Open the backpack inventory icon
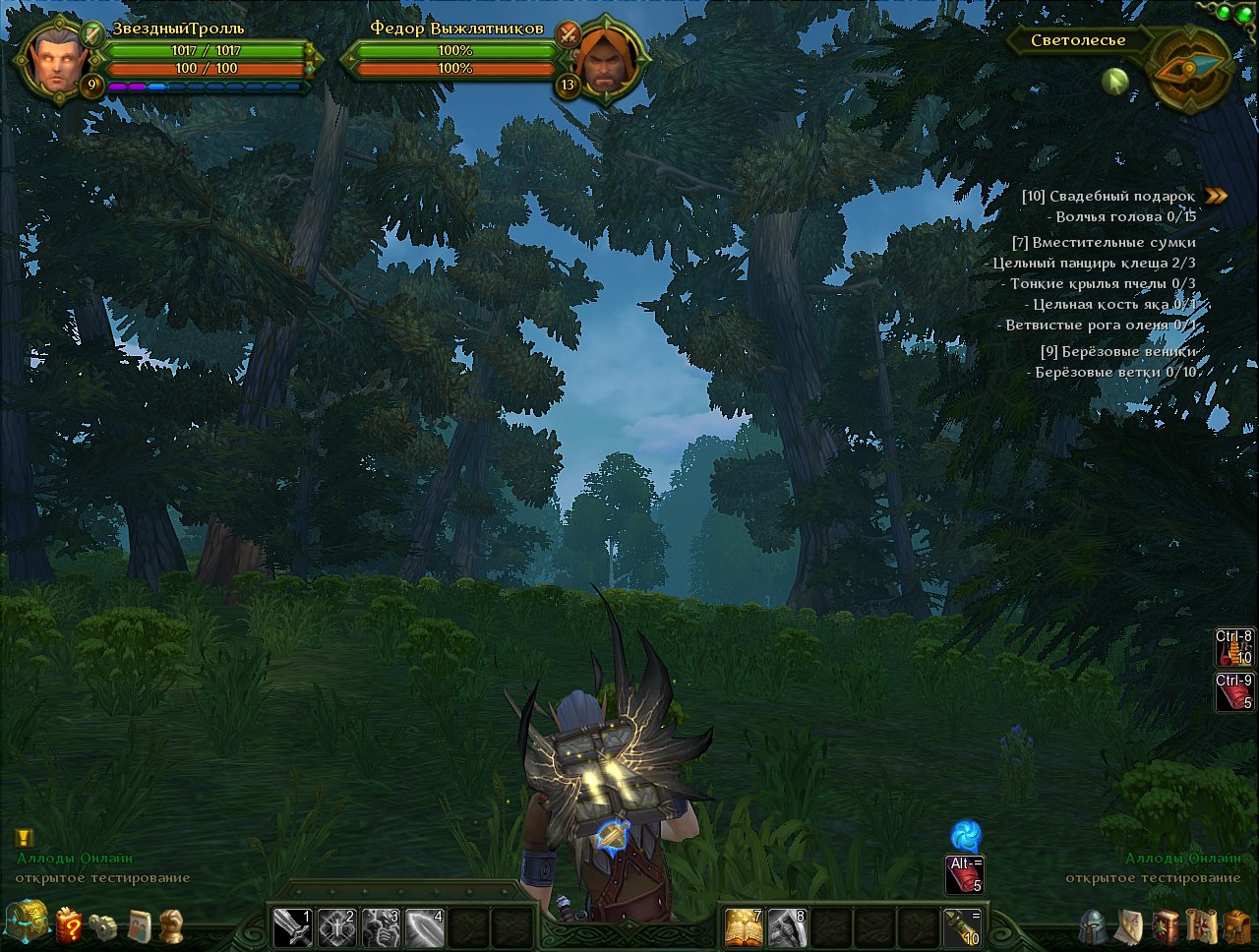The width and height of the screenshot is (1259, 952). click(x=1236, y=926)
